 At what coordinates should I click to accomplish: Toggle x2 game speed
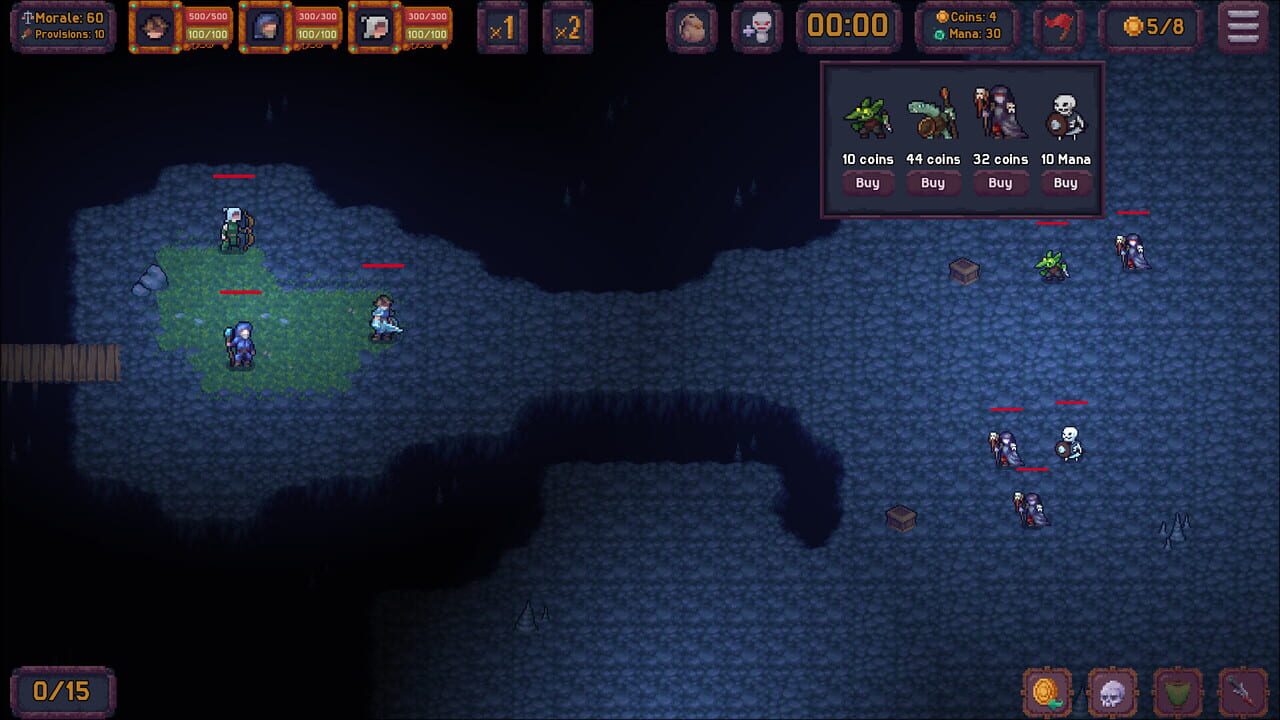point(568,27)
